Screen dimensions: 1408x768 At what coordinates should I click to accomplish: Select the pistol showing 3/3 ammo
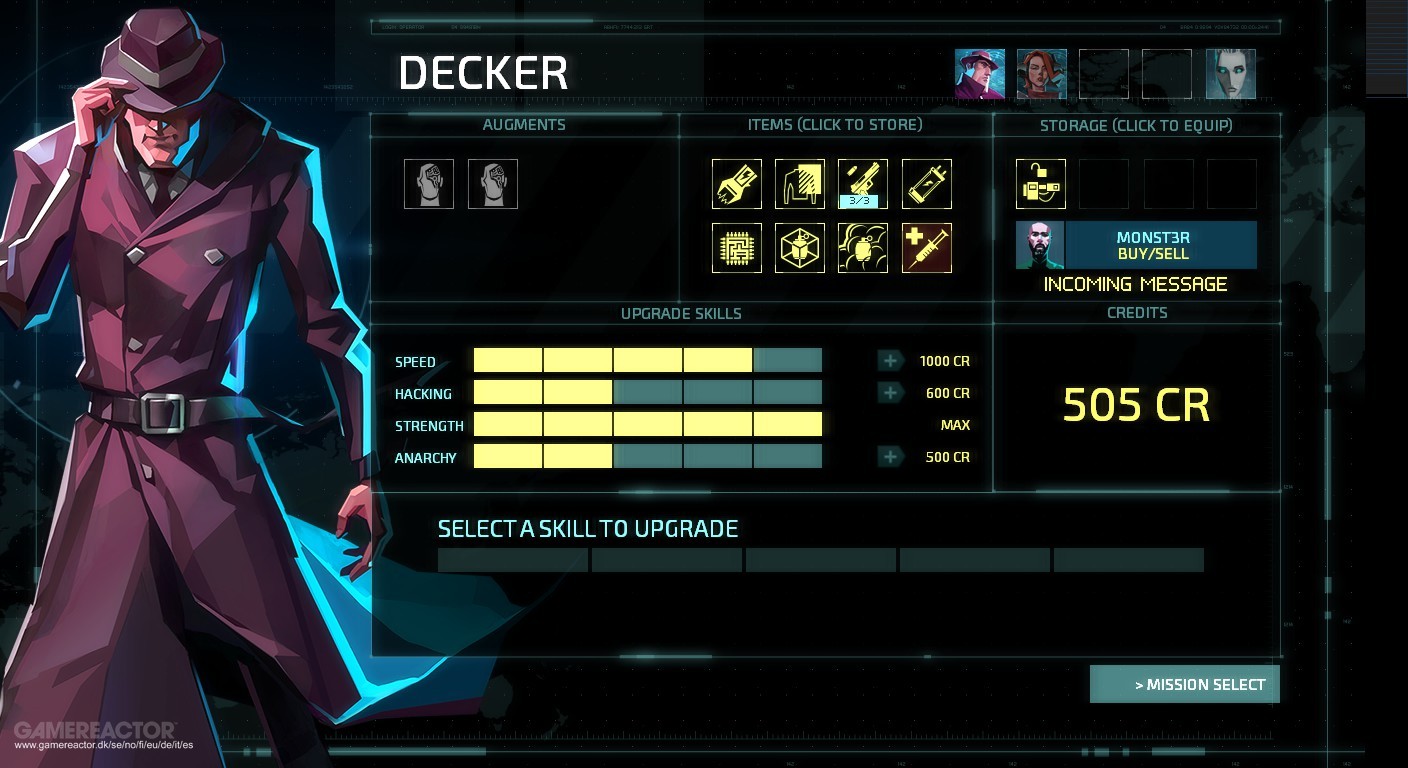[x=863, y=184]
